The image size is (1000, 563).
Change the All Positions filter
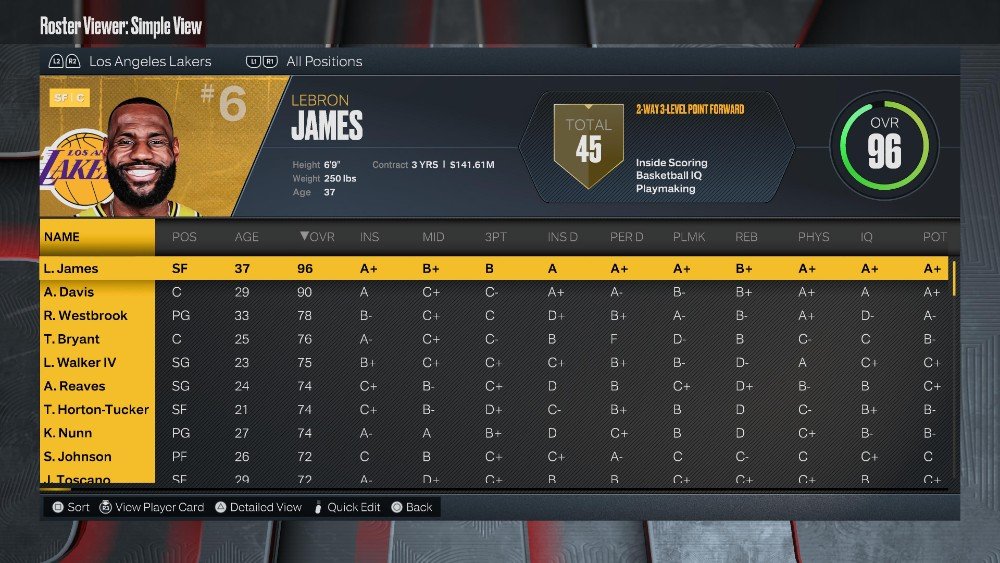pyautogui.click(x=324, y=61)
